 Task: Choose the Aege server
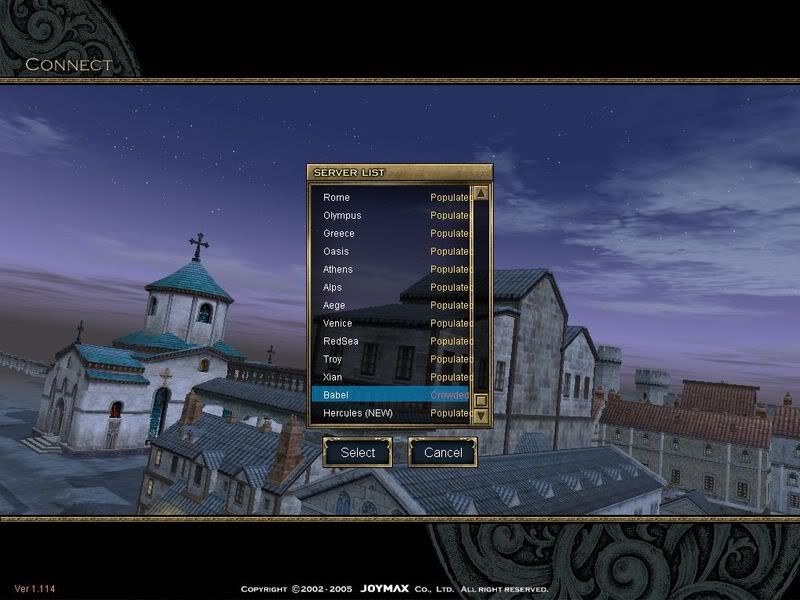390,305
